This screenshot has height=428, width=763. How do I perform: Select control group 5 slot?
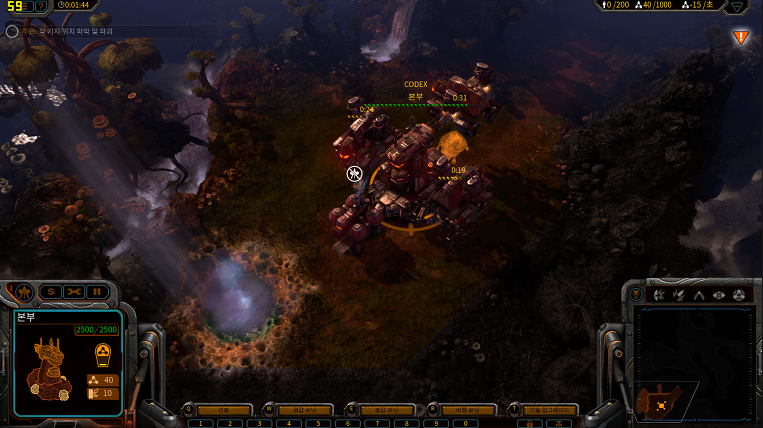[317, 423]
